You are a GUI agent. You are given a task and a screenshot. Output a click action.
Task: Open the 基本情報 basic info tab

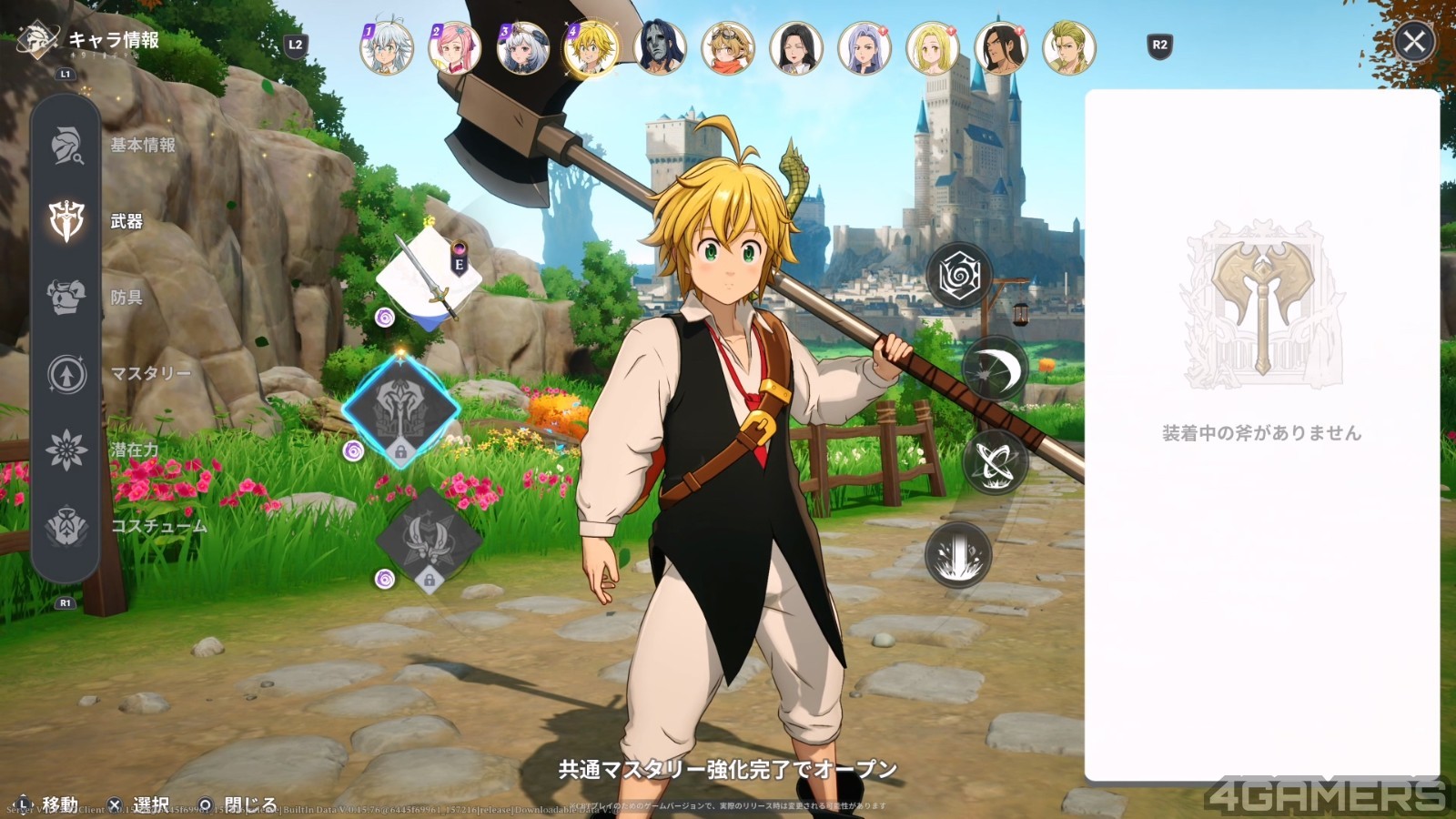pyautogui.click(x=66, y=145)
